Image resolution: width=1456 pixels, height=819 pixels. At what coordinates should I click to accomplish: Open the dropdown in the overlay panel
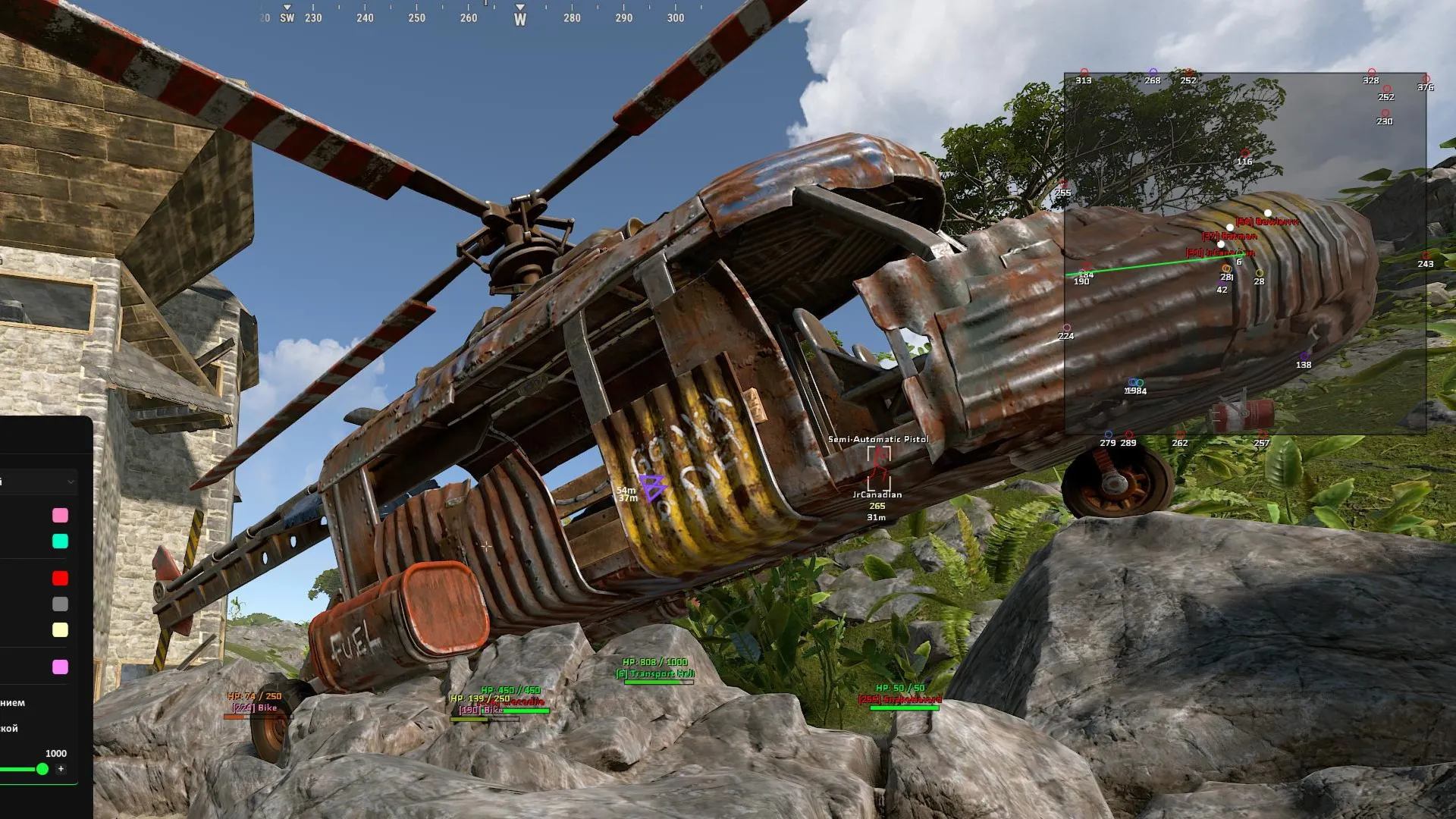pos(38,482)
